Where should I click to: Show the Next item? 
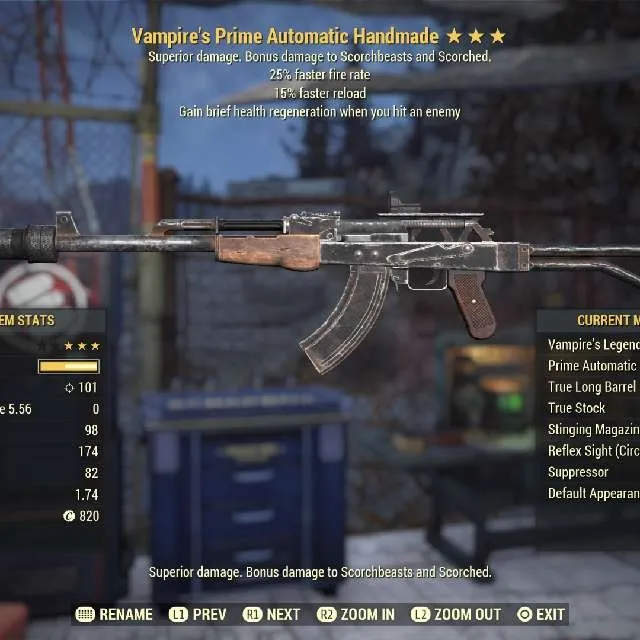tap(271, 614)
